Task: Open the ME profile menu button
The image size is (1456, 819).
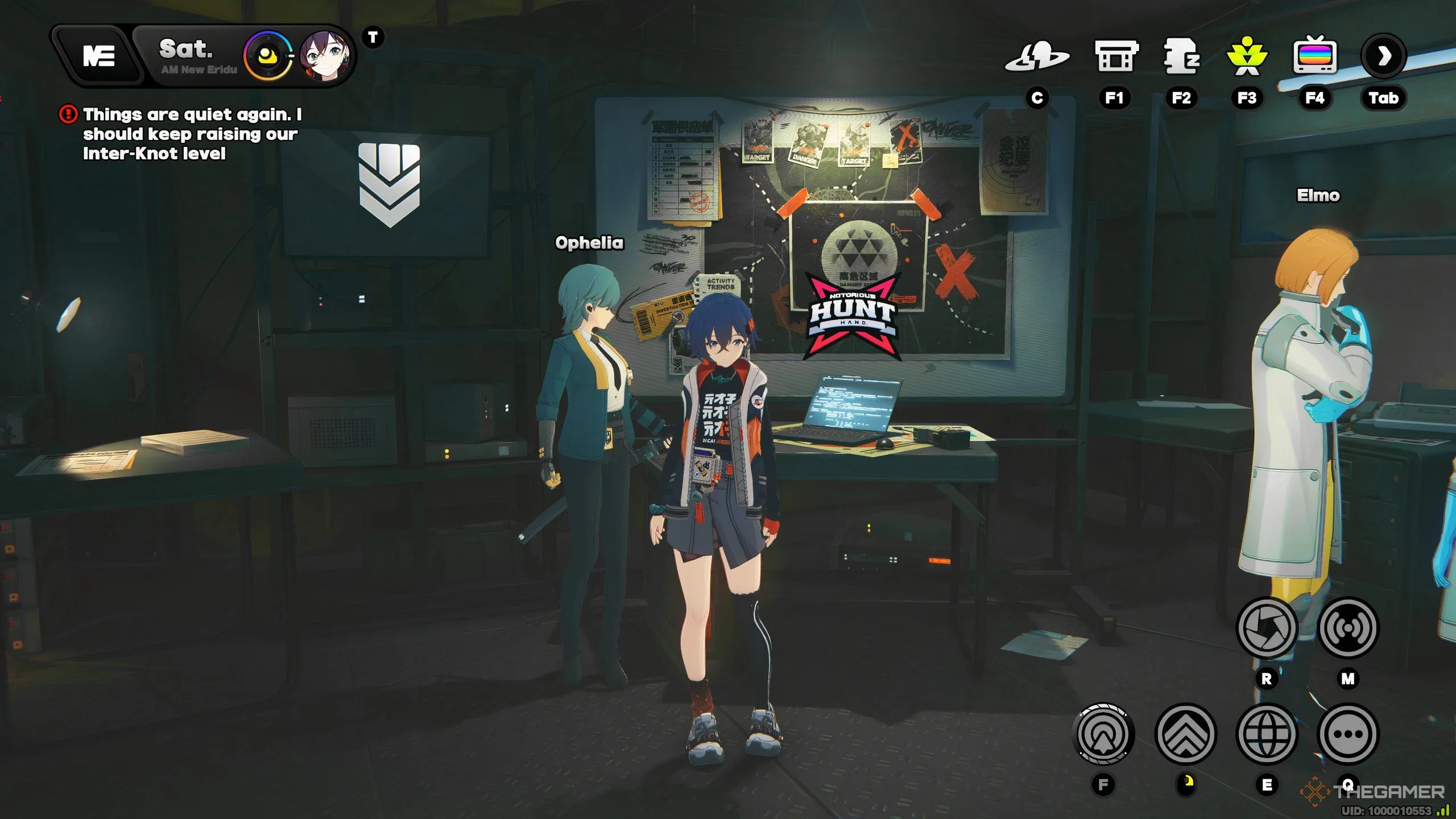Action: point(99,56)
